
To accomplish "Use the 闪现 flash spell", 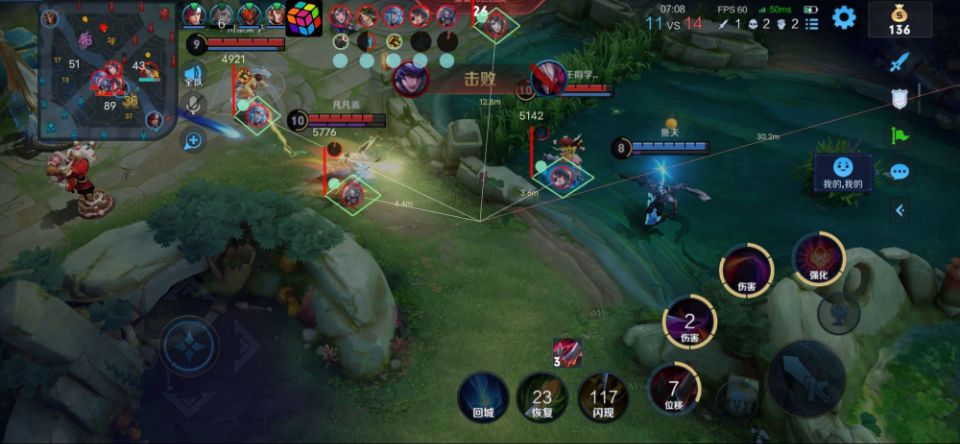I will tap(603, 397).
